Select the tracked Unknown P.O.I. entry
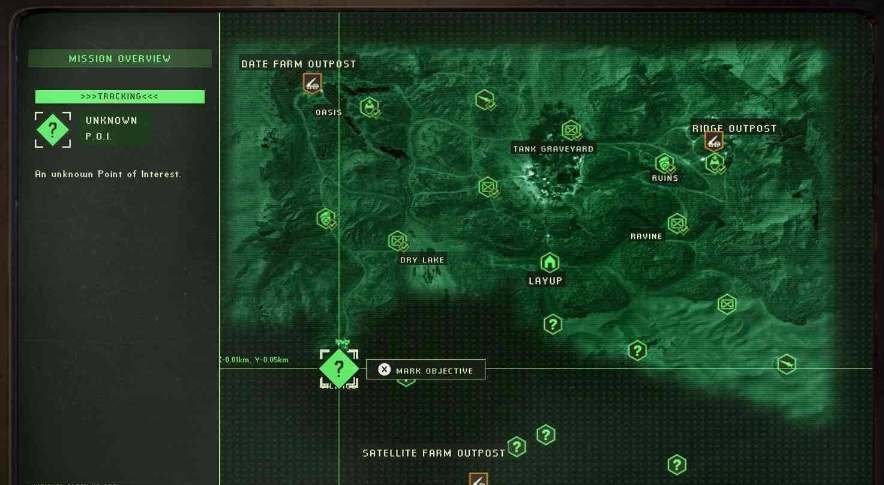The image size is (884, 485). point(93,129)
